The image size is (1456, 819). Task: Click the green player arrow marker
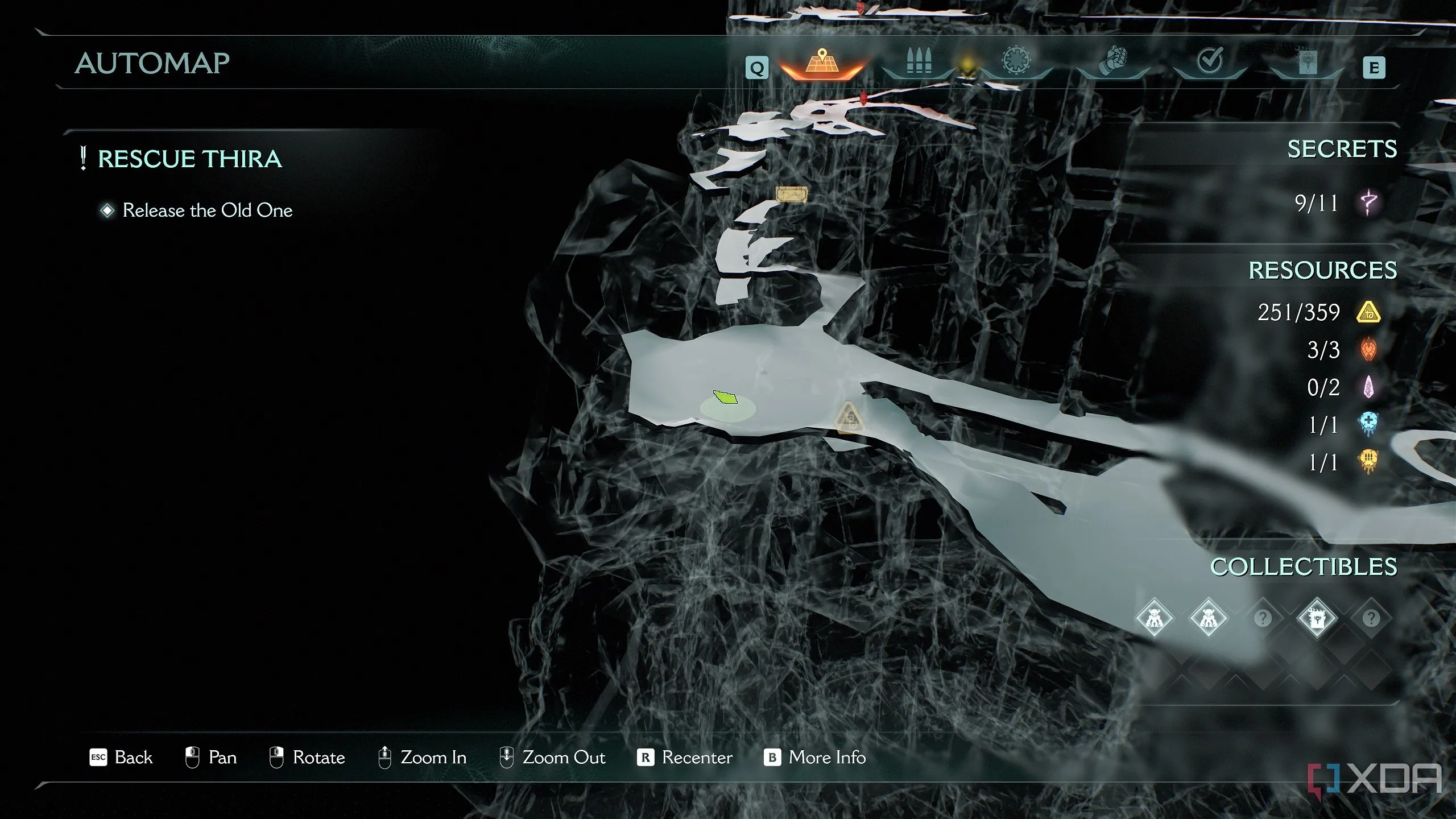pyautogui.click(x=725, y=397)
